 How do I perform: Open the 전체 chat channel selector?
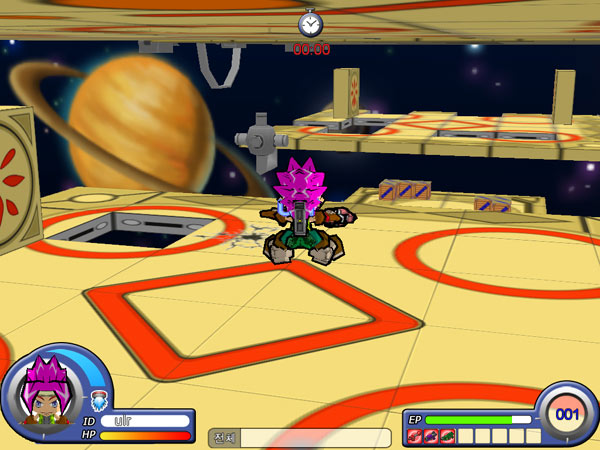[224, 437]
